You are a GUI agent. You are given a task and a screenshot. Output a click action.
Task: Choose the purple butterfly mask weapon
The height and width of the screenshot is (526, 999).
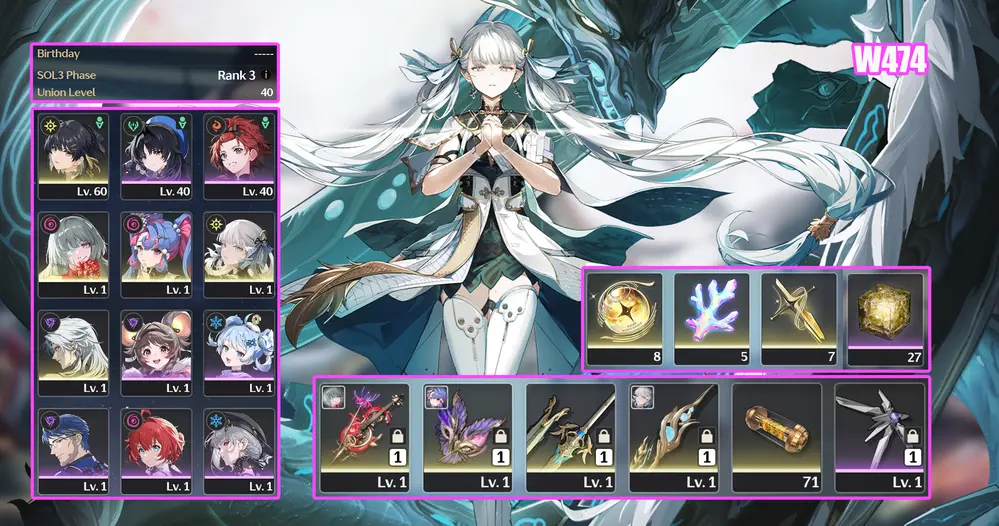467,437
